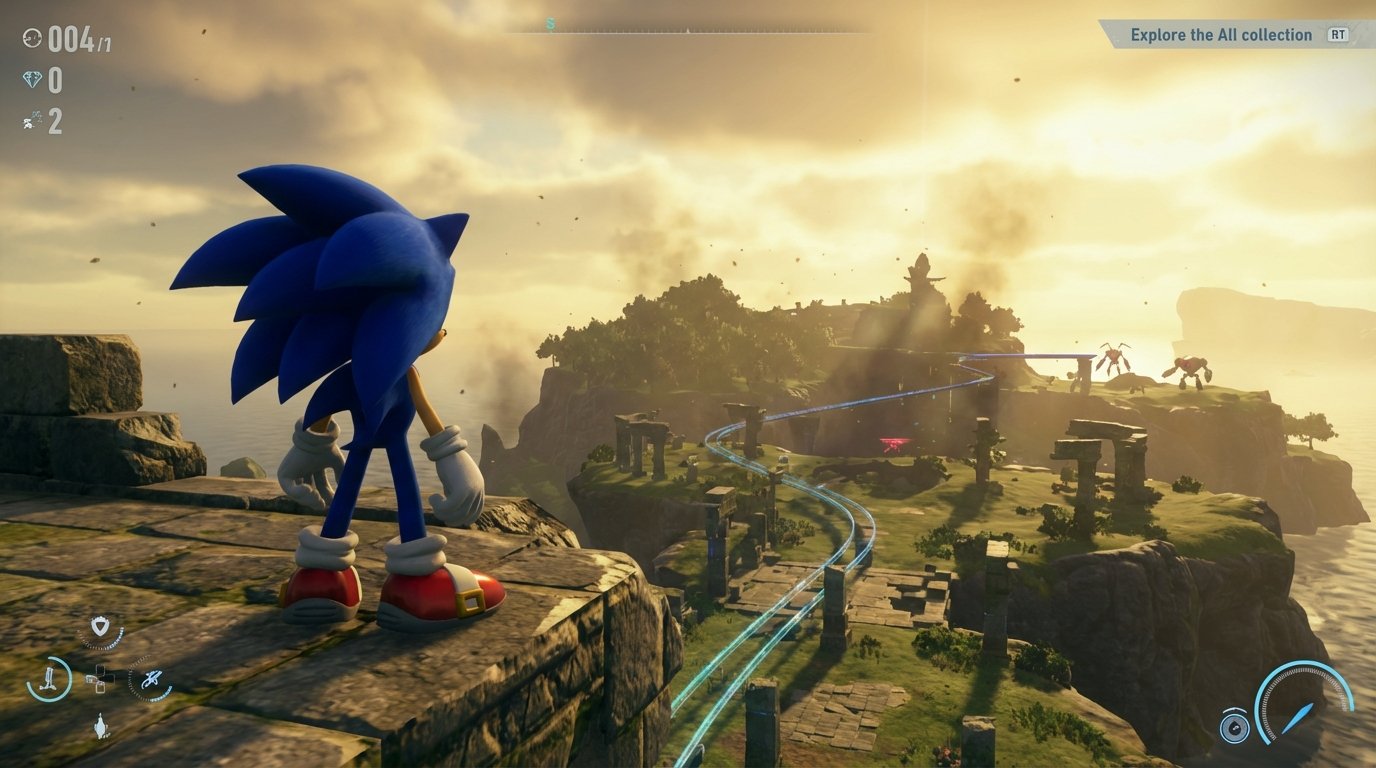Open the skill wheel center indicator
The image size is (1376, 768).
click(101, 679)
